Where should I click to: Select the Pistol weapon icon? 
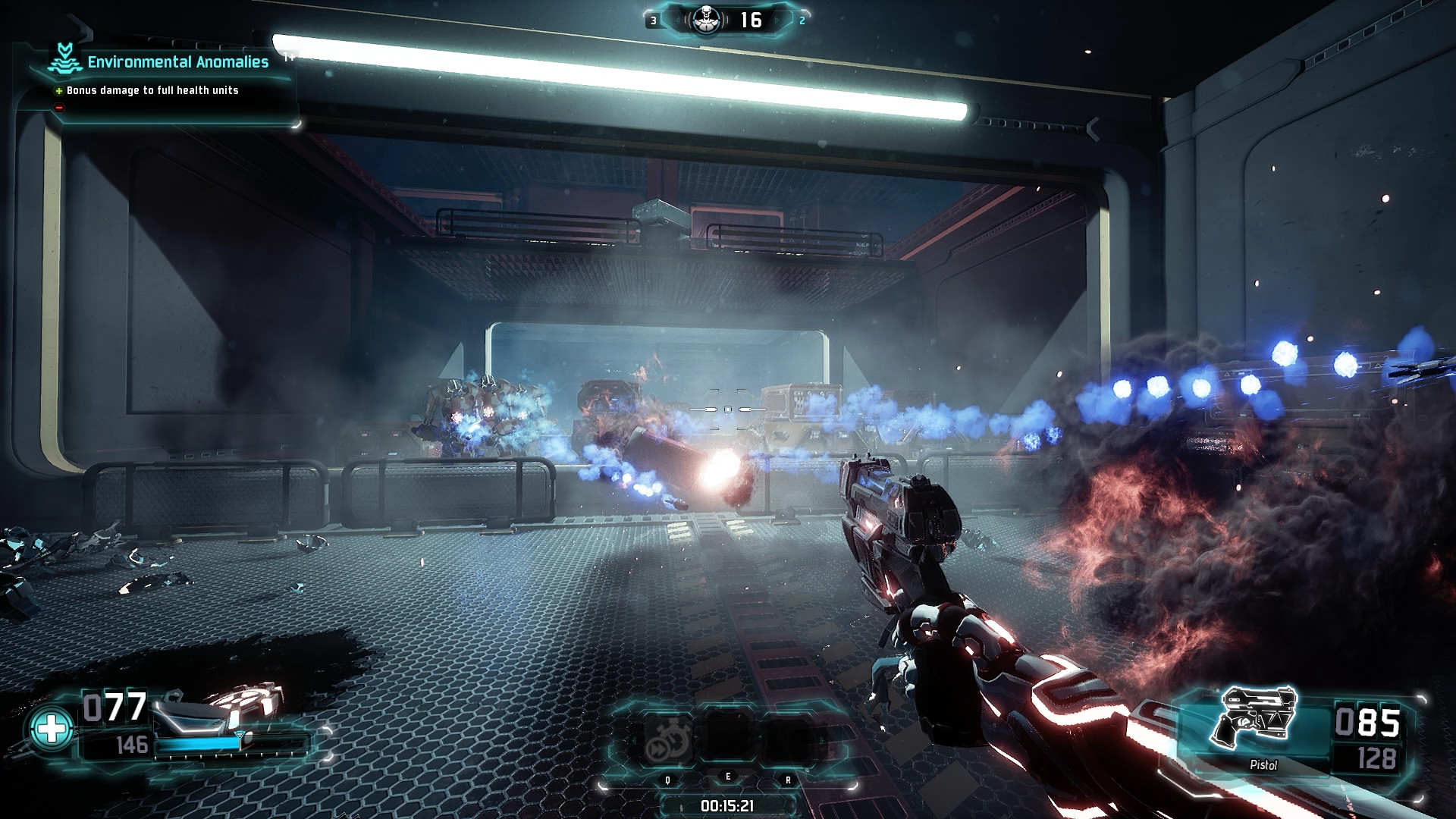coord(1255,717)
